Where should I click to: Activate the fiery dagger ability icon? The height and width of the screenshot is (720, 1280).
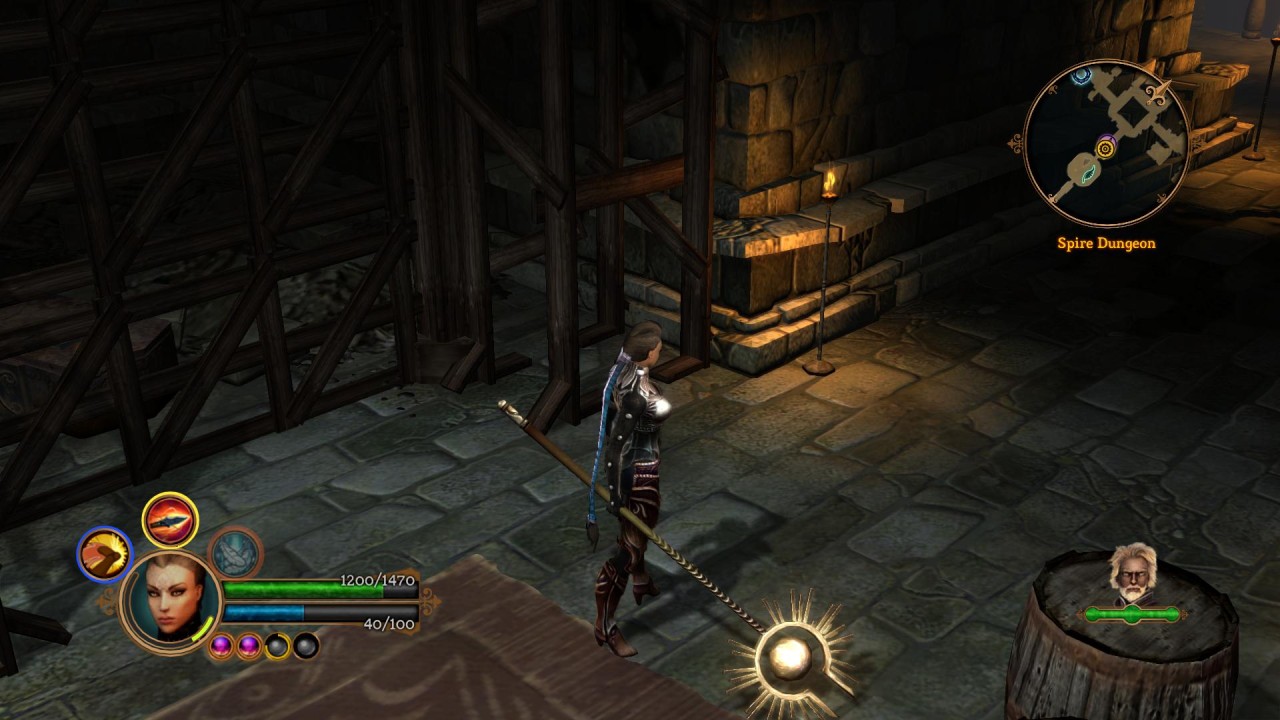tap(170, 520)
